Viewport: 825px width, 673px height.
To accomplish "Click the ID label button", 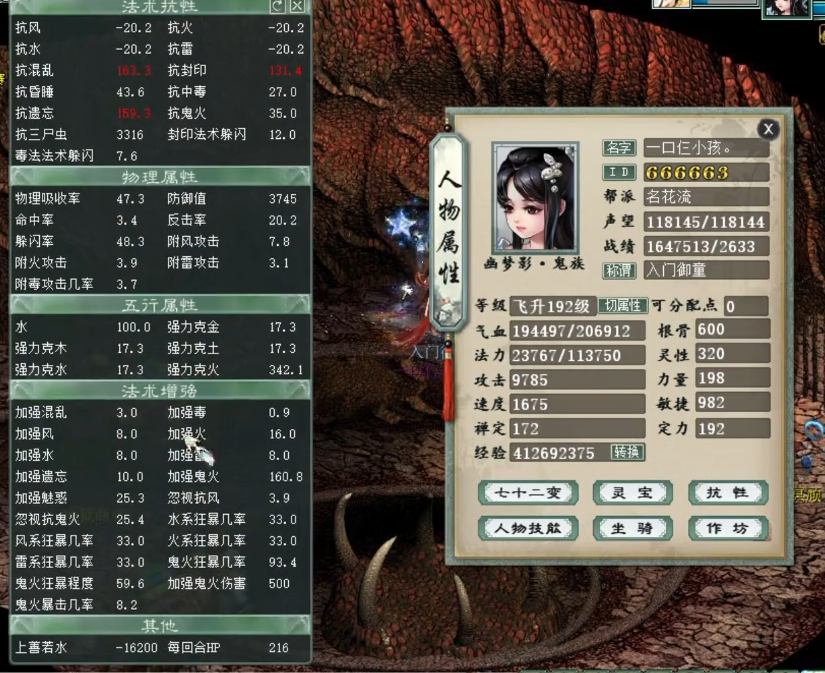I will [620, 172].
